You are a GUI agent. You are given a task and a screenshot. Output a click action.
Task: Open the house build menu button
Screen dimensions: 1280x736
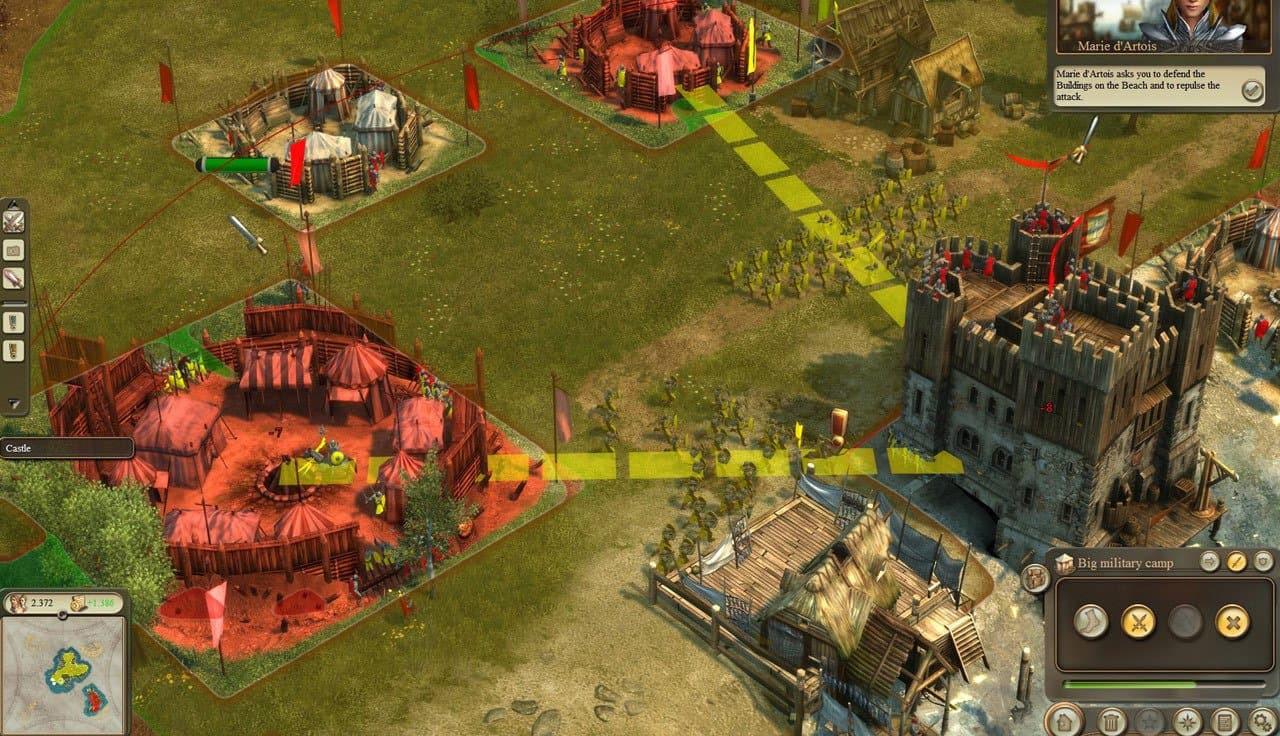[x=1063, y=721]
